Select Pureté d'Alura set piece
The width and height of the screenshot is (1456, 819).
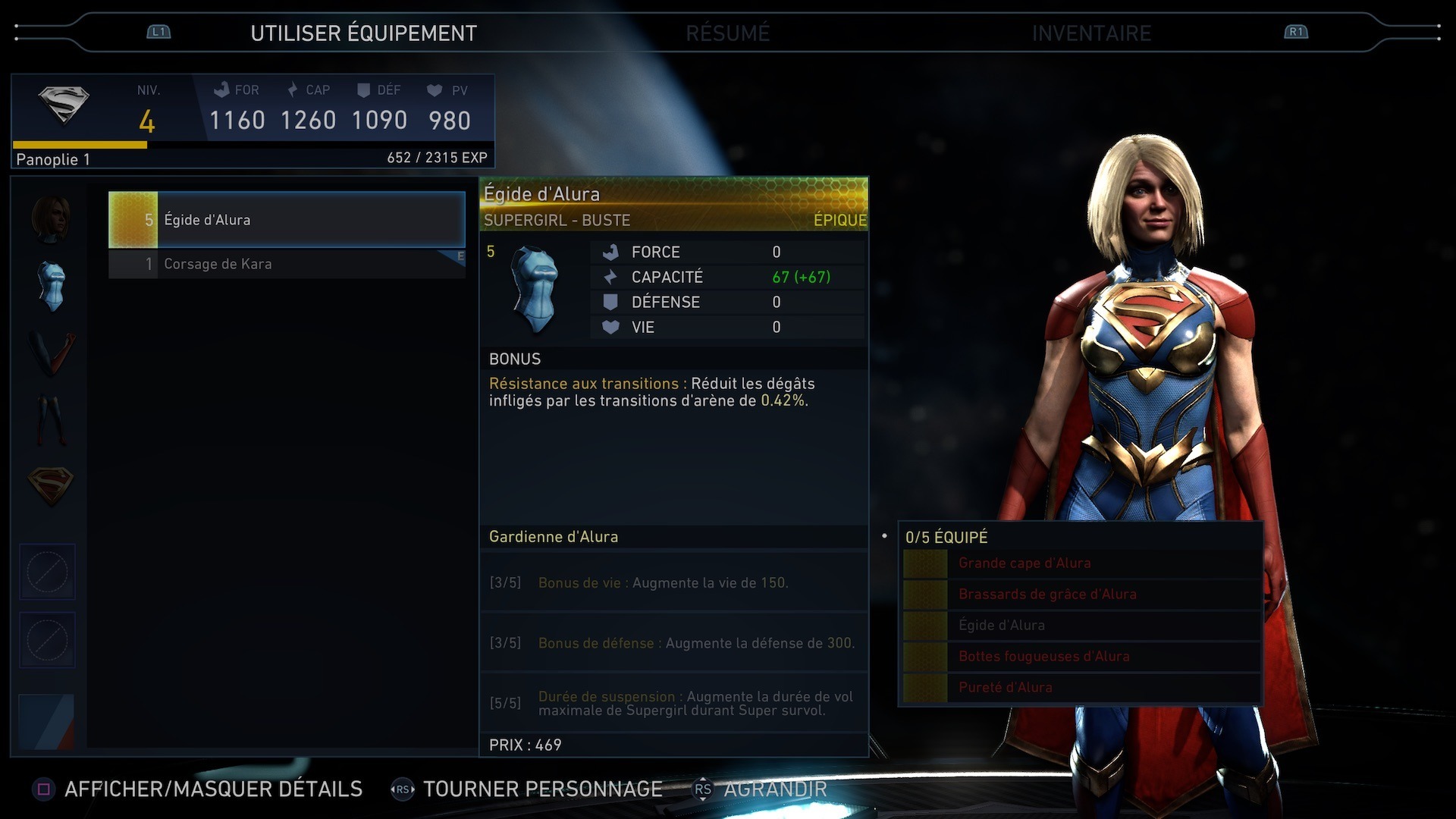pyautogui.click(x=1005, y=688)
